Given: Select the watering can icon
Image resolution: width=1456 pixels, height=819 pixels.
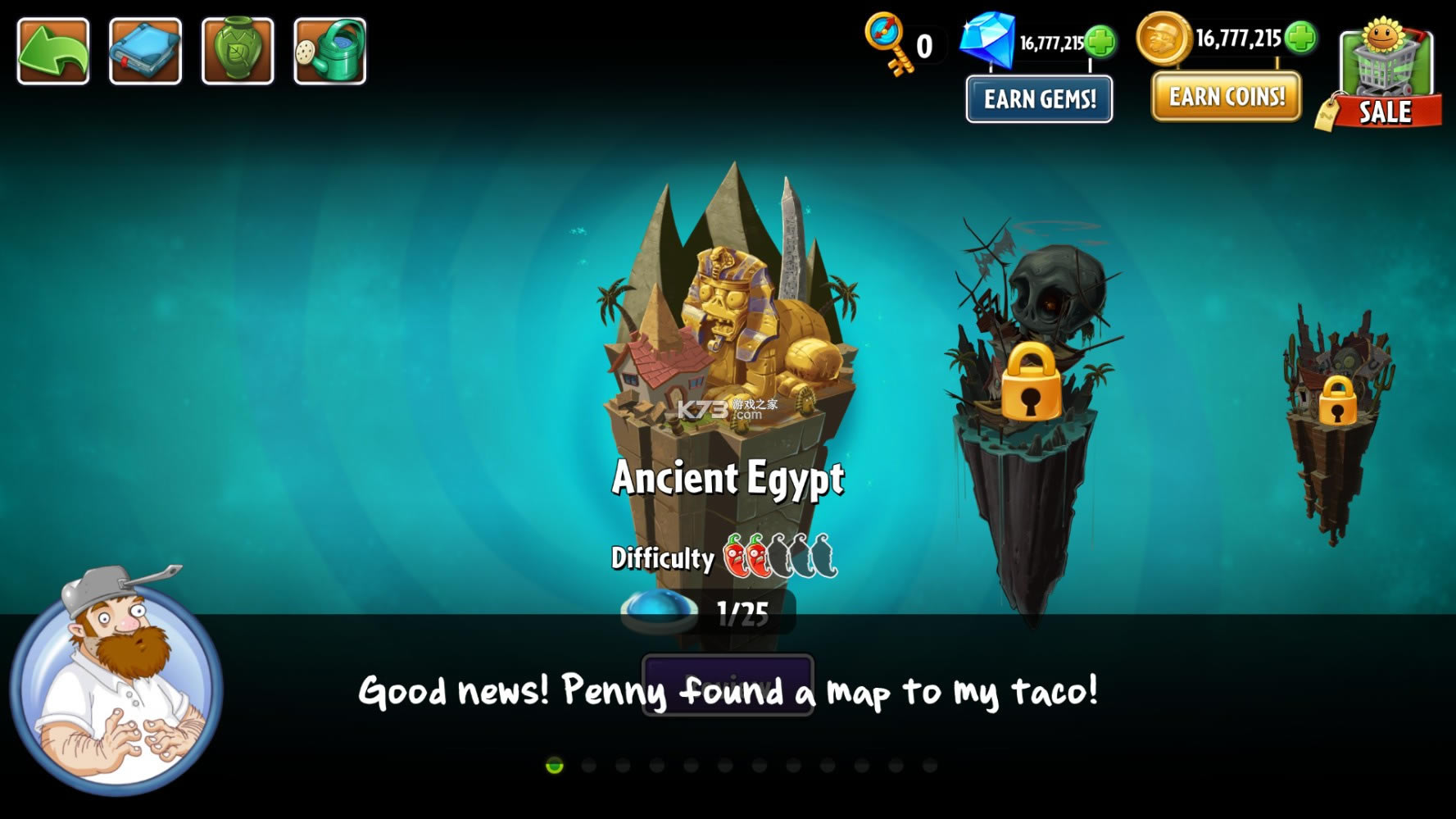Looking at the screenshot, I should (x=329, y=49).
